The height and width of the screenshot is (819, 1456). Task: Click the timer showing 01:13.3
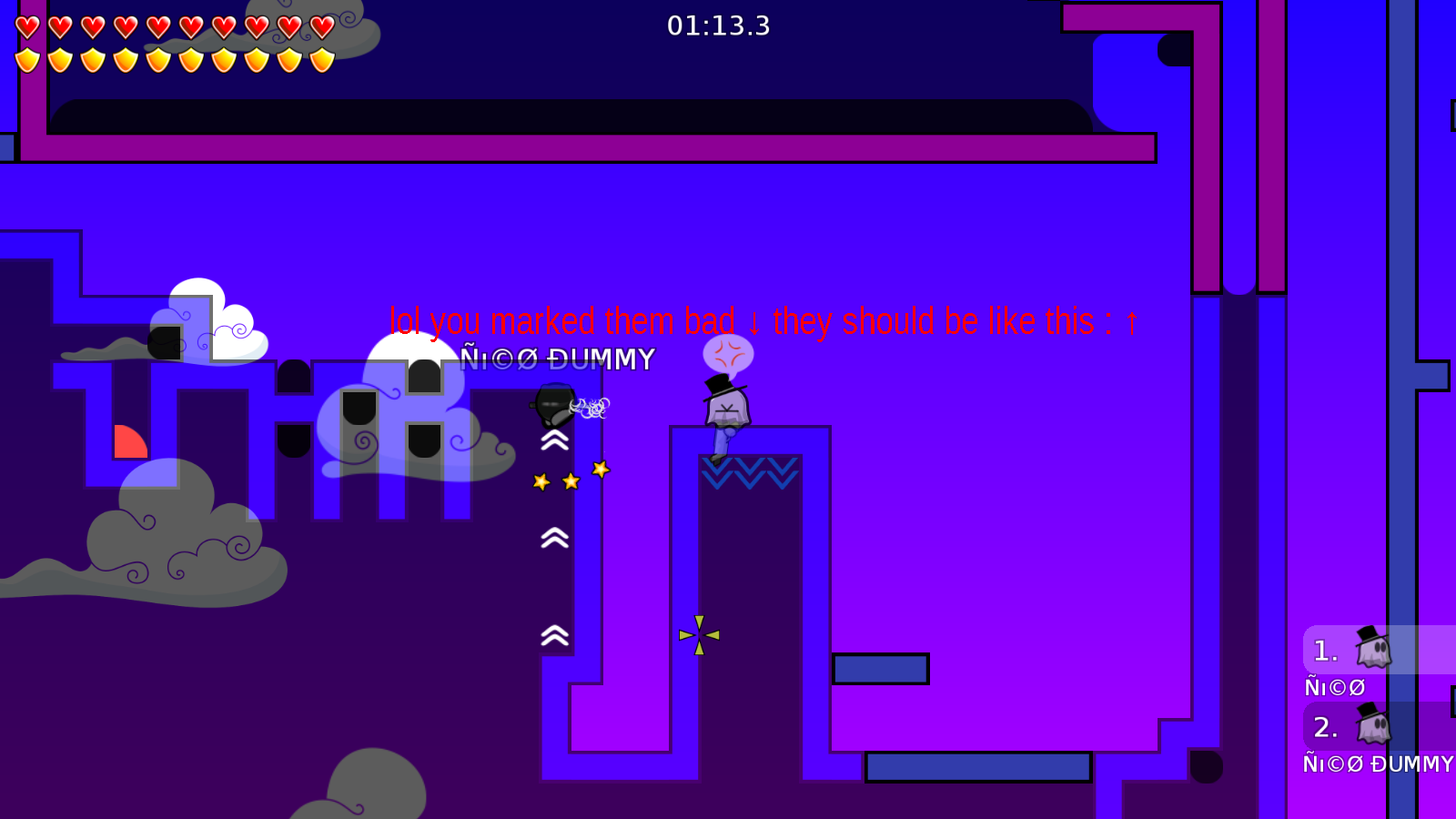click(721, 26)
